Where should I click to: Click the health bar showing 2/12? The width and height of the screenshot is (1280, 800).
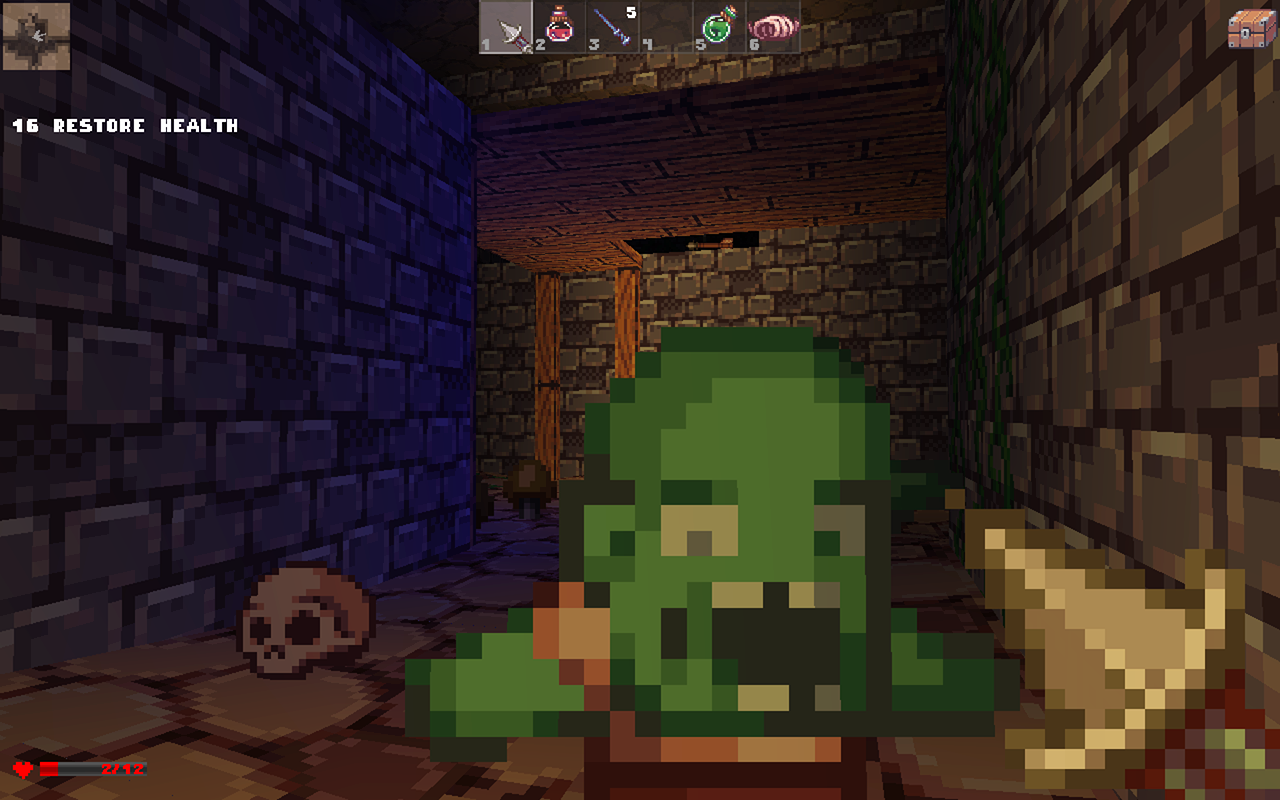(95, 767)
